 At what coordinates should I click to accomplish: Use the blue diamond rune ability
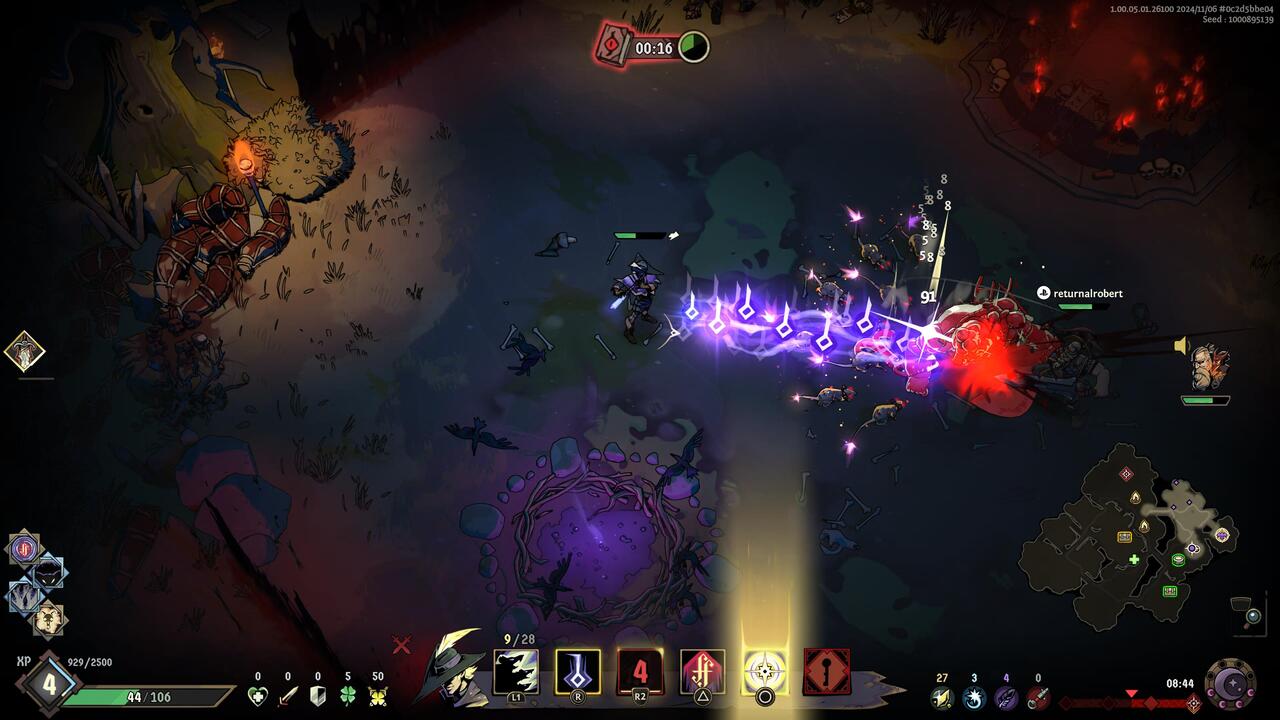tap(578, 672)
